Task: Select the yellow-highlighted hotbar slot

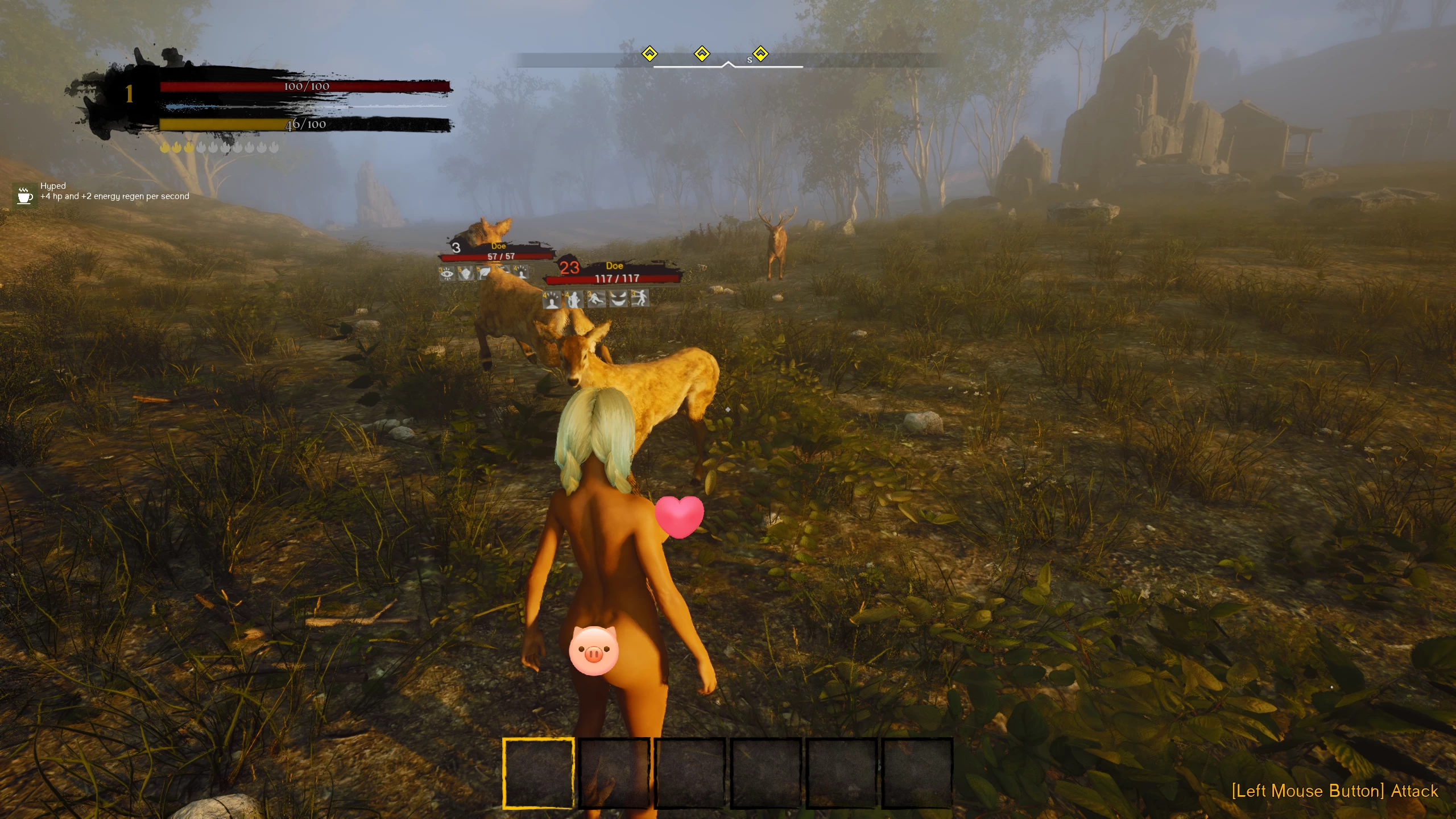Action: 538,772
